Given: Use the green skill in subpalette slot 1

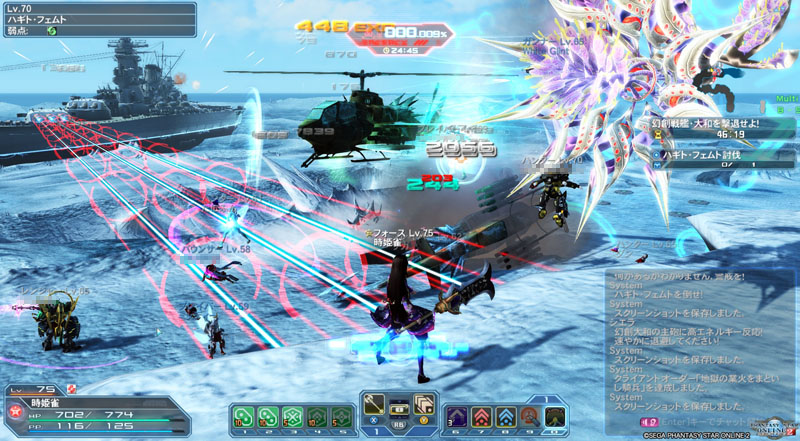Looking at the screenshot, I should click(245, 416).
